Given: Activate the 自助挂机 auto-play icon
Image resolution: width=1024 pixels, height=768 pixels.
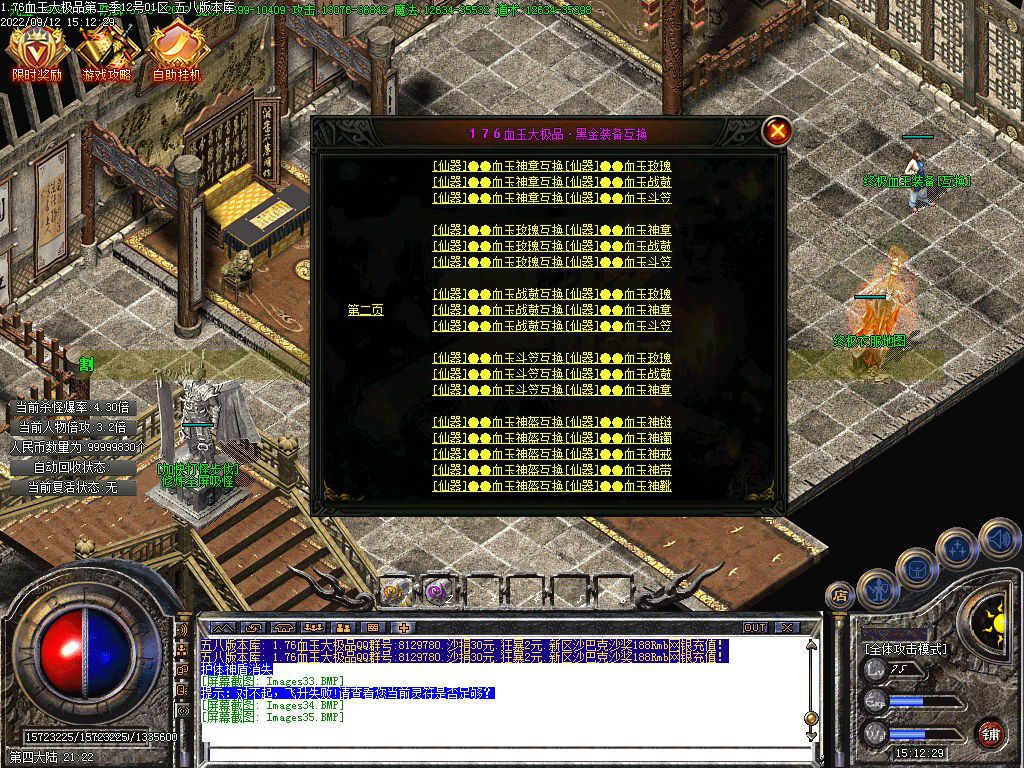Looking at the screenshot, I should coord(176,52).
